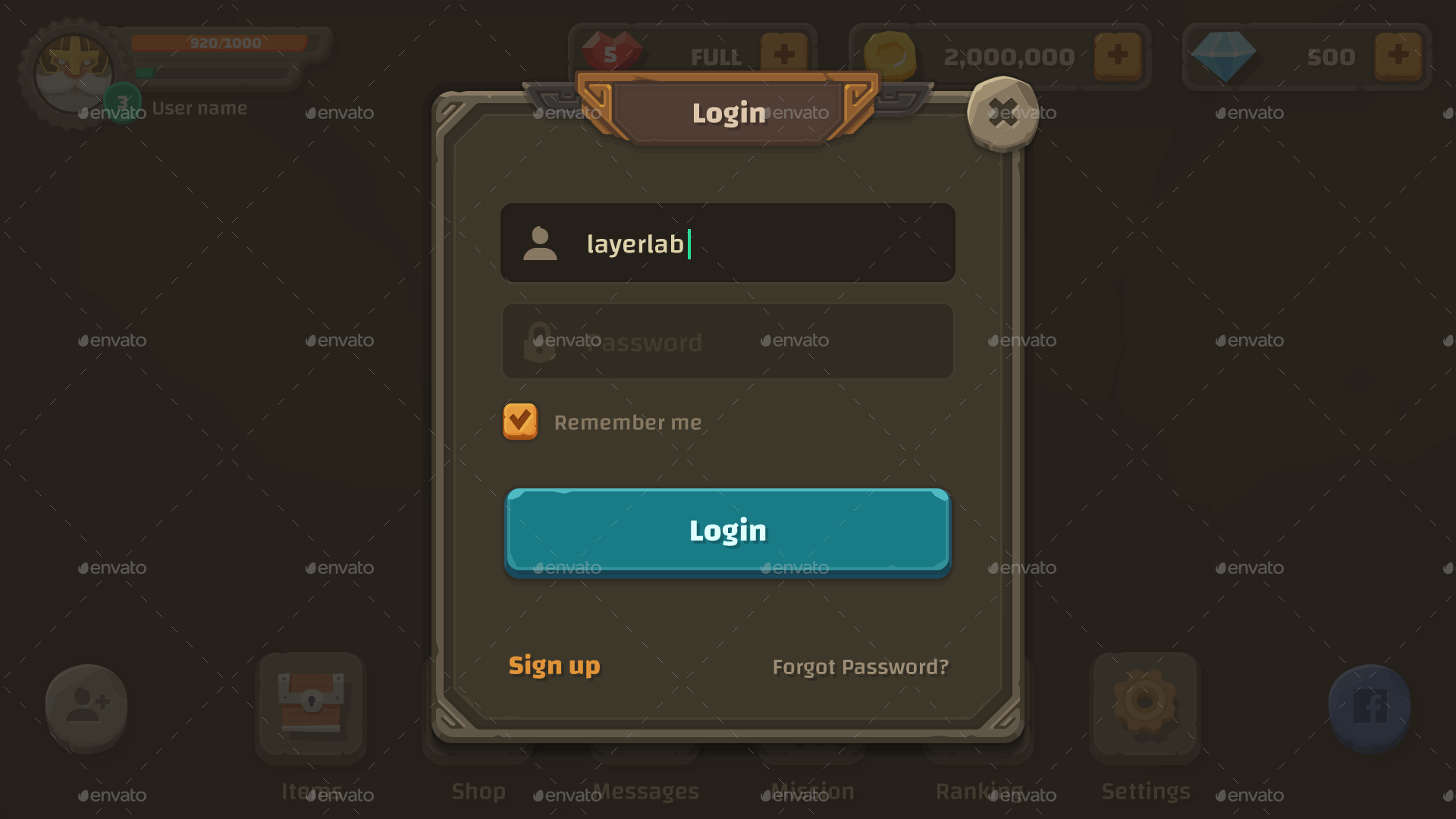Open the Shop from the bottom bar
This screenshot has height=819, width=1456.
click(478, 705)
